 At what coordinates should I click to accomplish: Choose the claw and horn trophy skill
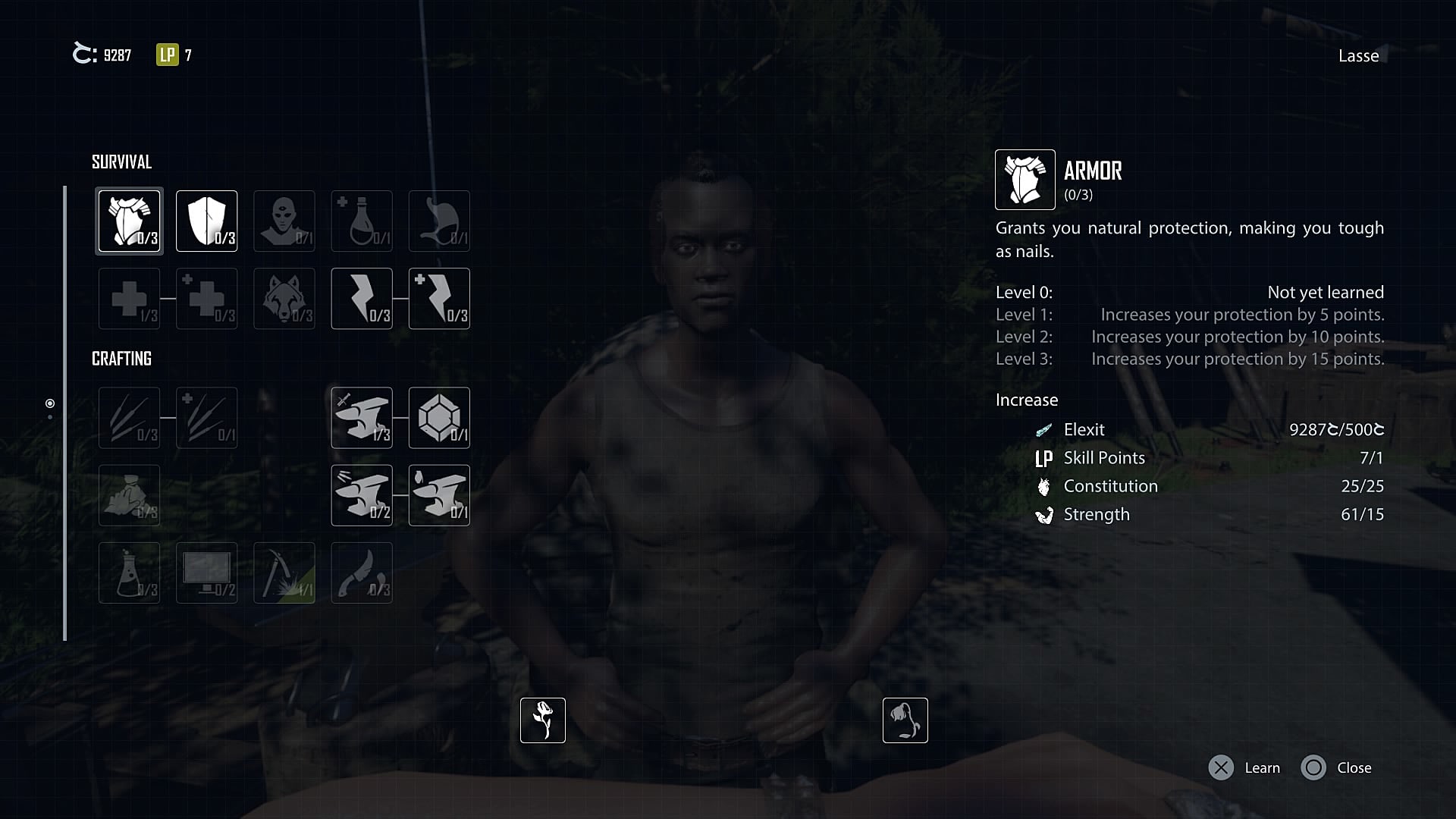pyautogui.click(x=362, y=573)
